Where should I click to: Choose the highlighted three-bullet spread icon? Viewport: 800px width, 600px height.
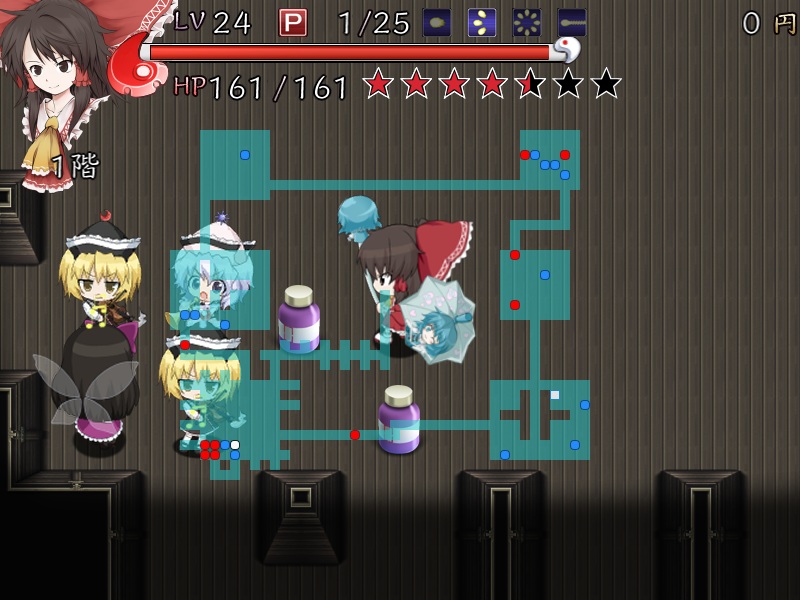pyautogui.click(x=482, y=22)
